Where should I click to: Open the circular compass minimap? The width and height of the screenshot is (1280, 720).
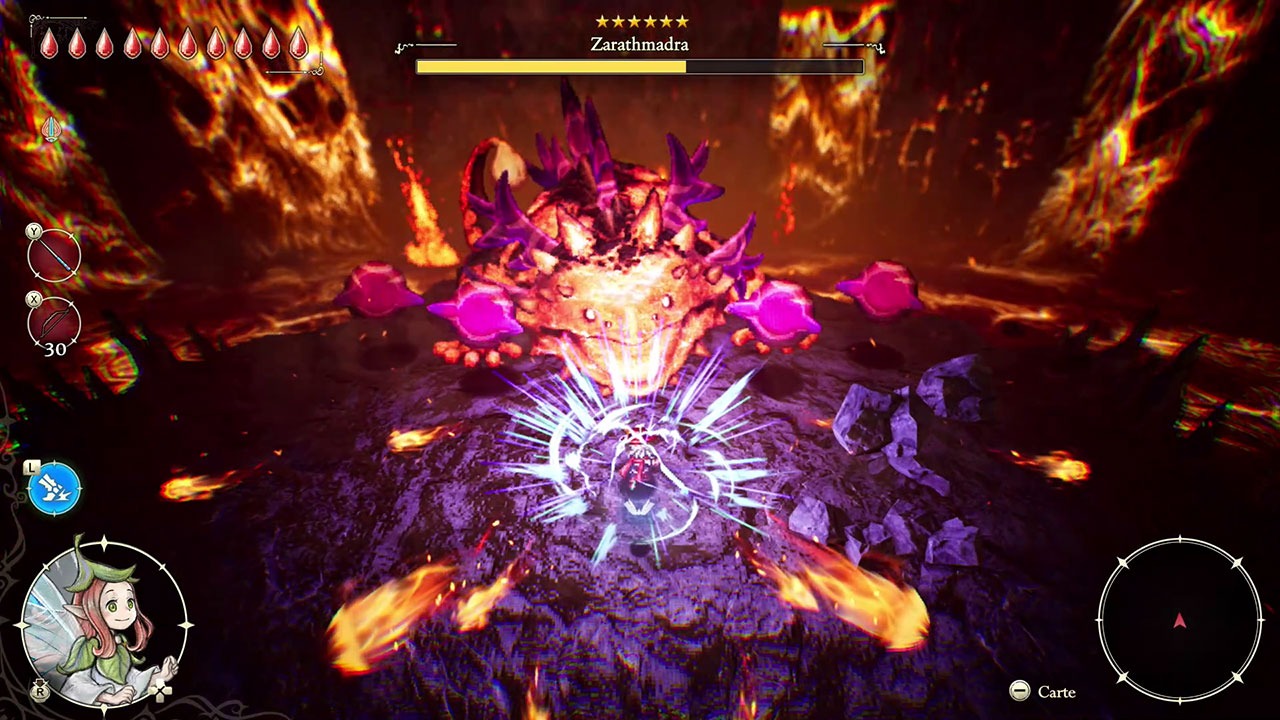pos(1180,620)
